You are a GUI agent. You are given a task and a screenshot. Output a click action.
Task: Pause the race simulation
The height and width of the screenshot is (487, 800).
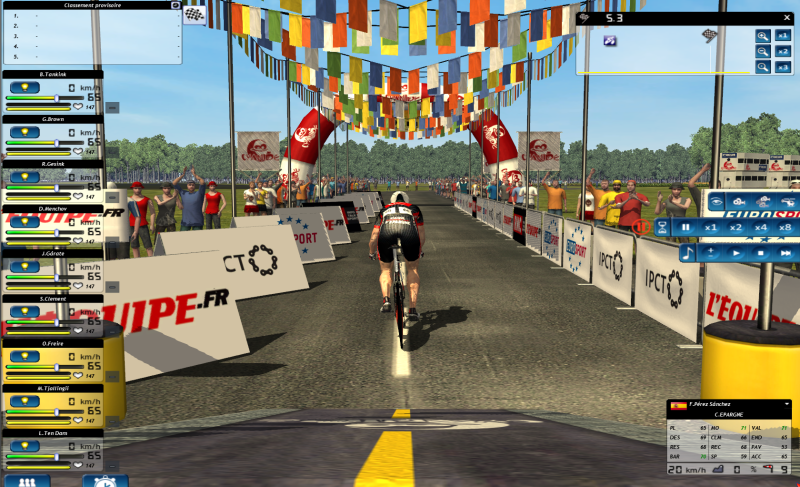click(x=686, y=228)
